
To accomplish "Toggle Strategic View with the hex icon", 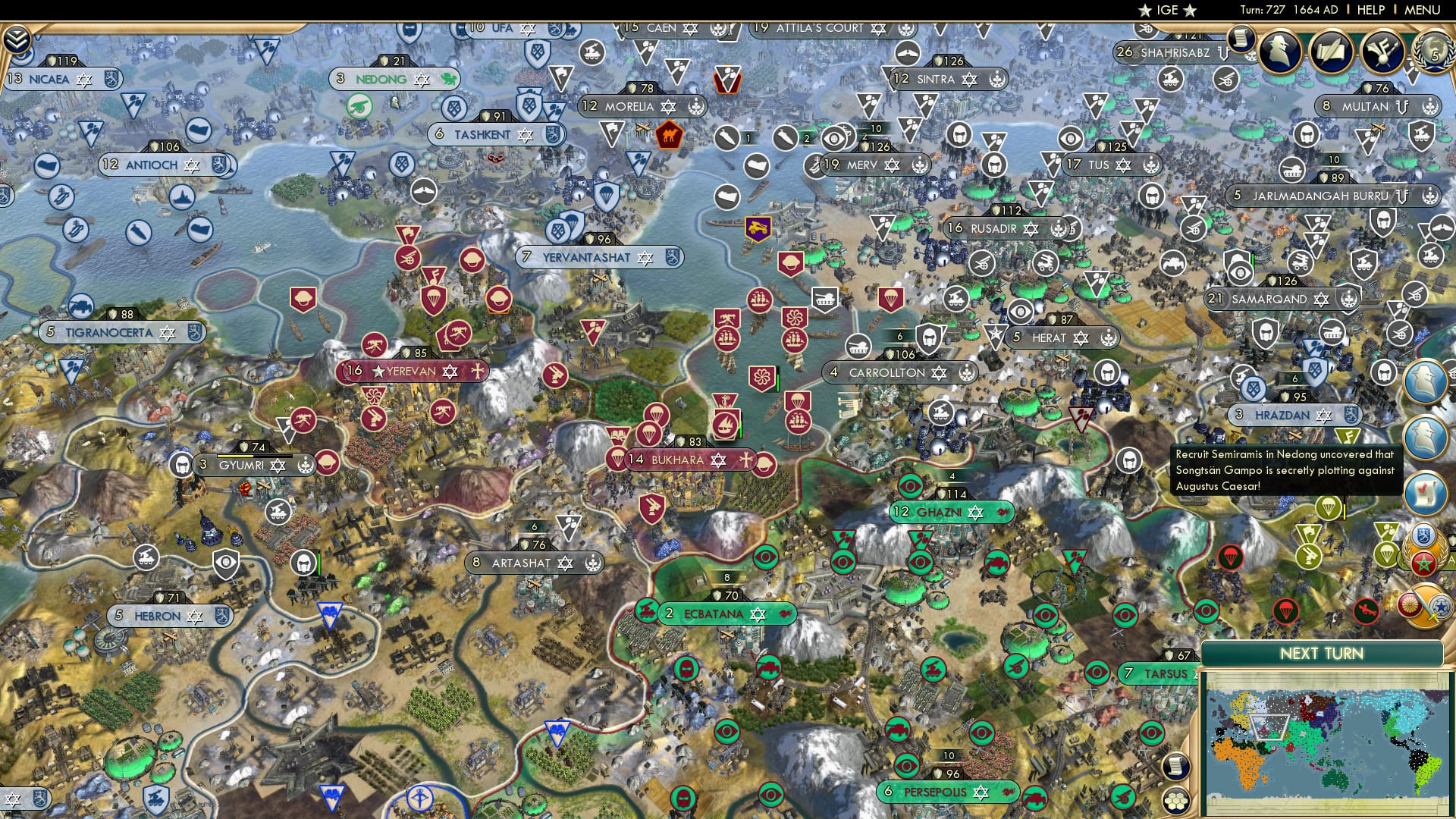I will (1175, 801).
